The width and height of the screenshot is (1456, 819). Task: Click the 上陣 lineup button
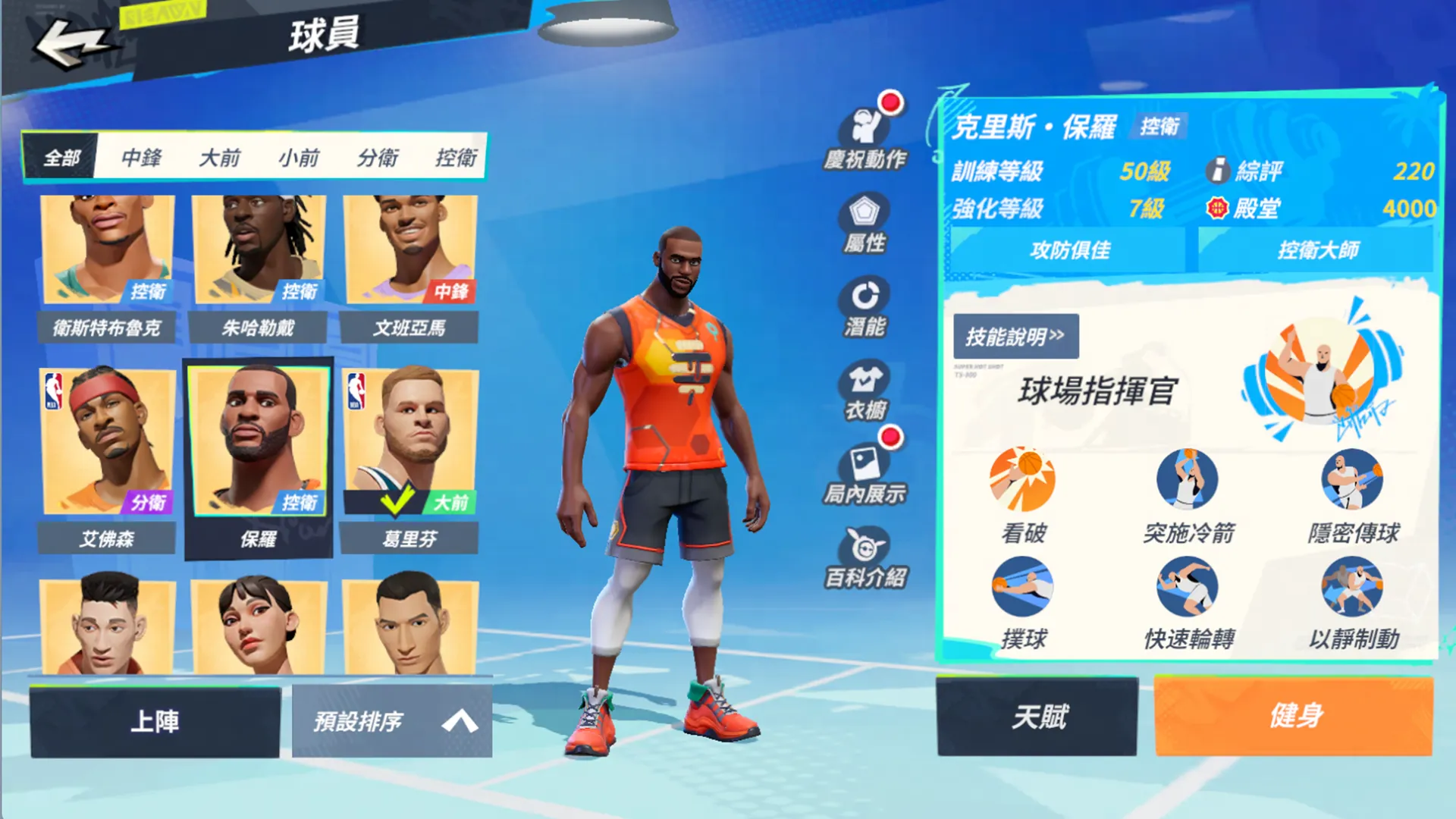pyautogui.click(x=155, y=720)
